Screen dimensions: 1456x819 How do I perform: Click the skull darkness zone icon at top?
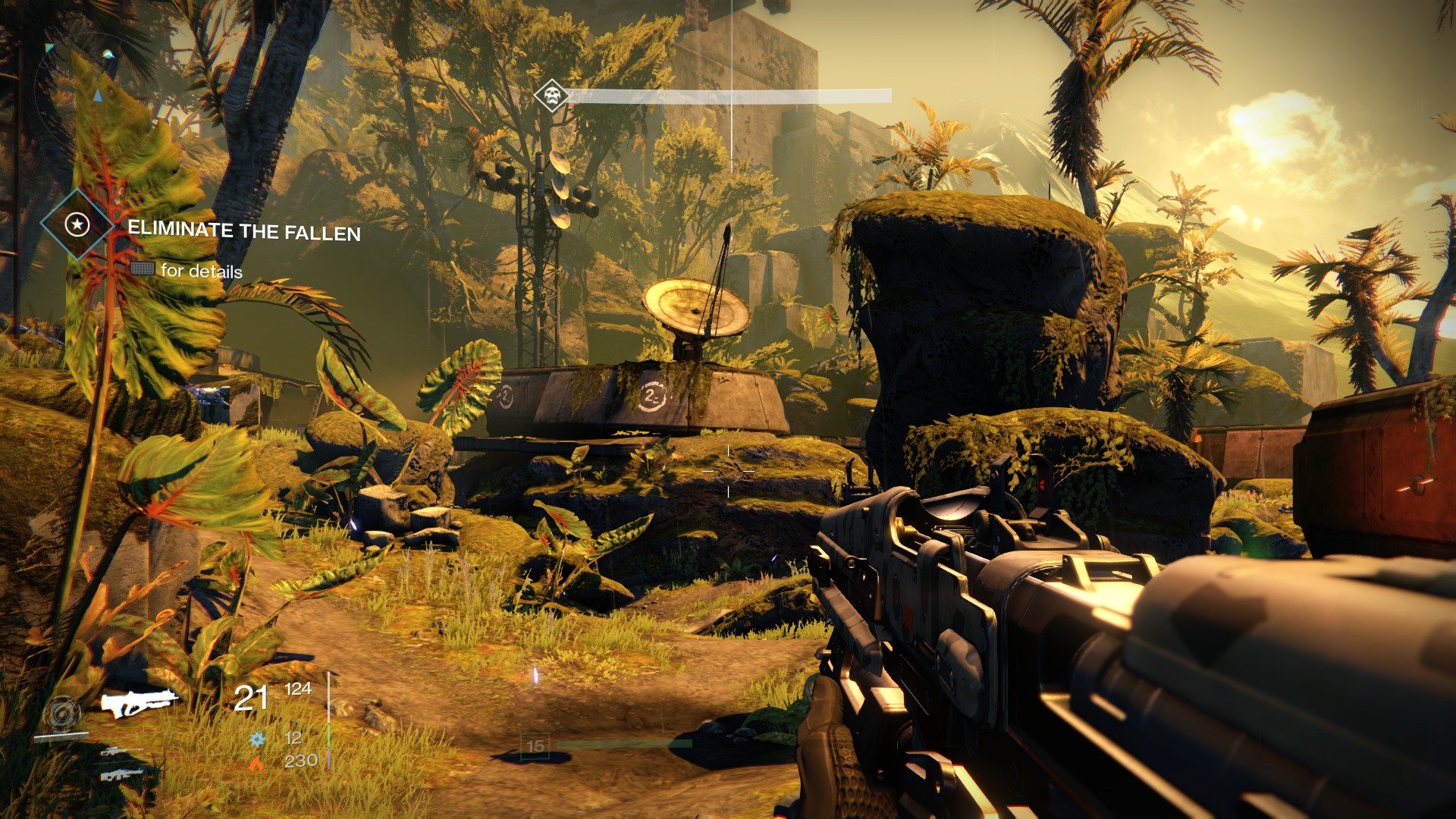551,95
